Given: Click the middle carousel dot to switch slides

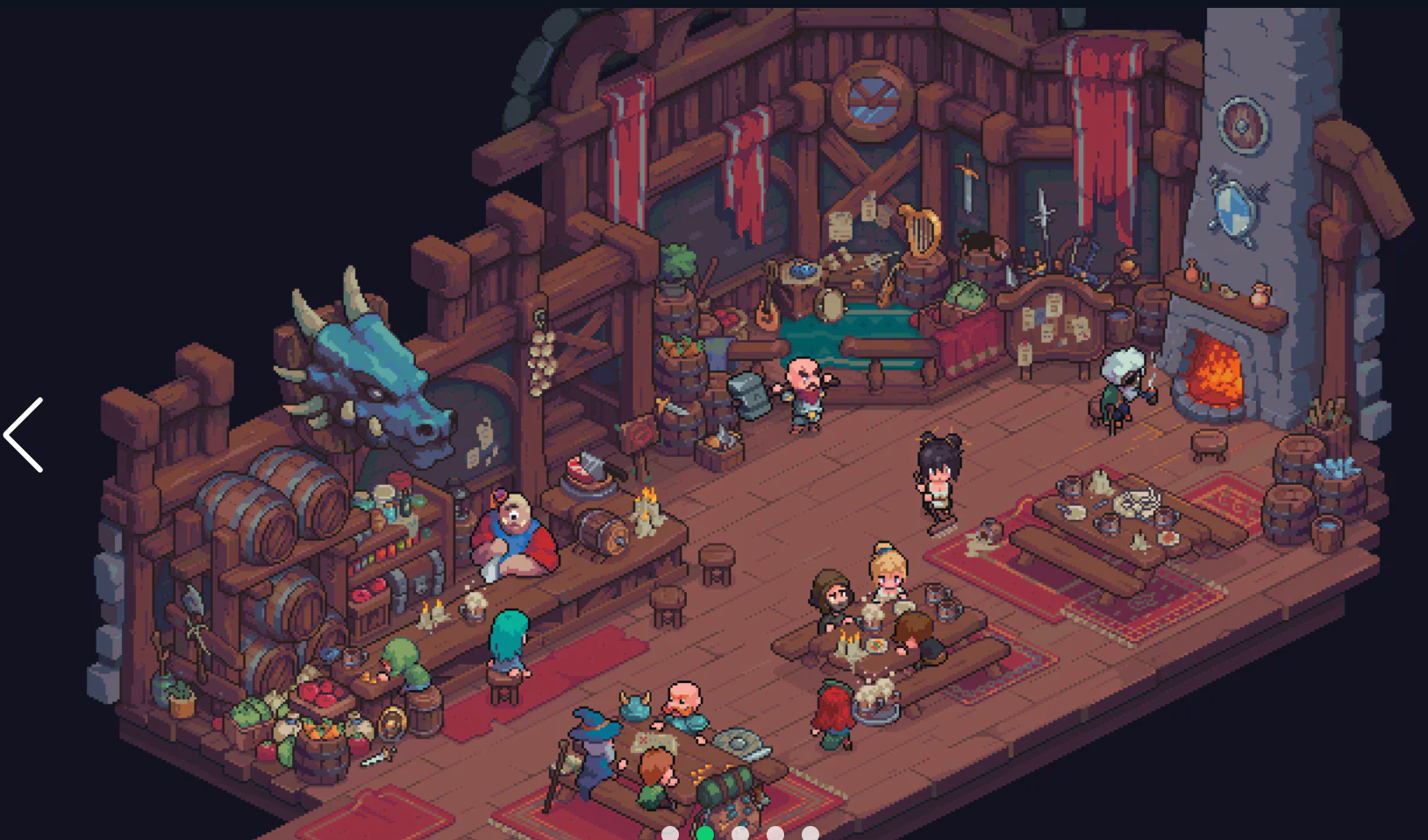Looking at the screenshot, I should pos(739,833).
